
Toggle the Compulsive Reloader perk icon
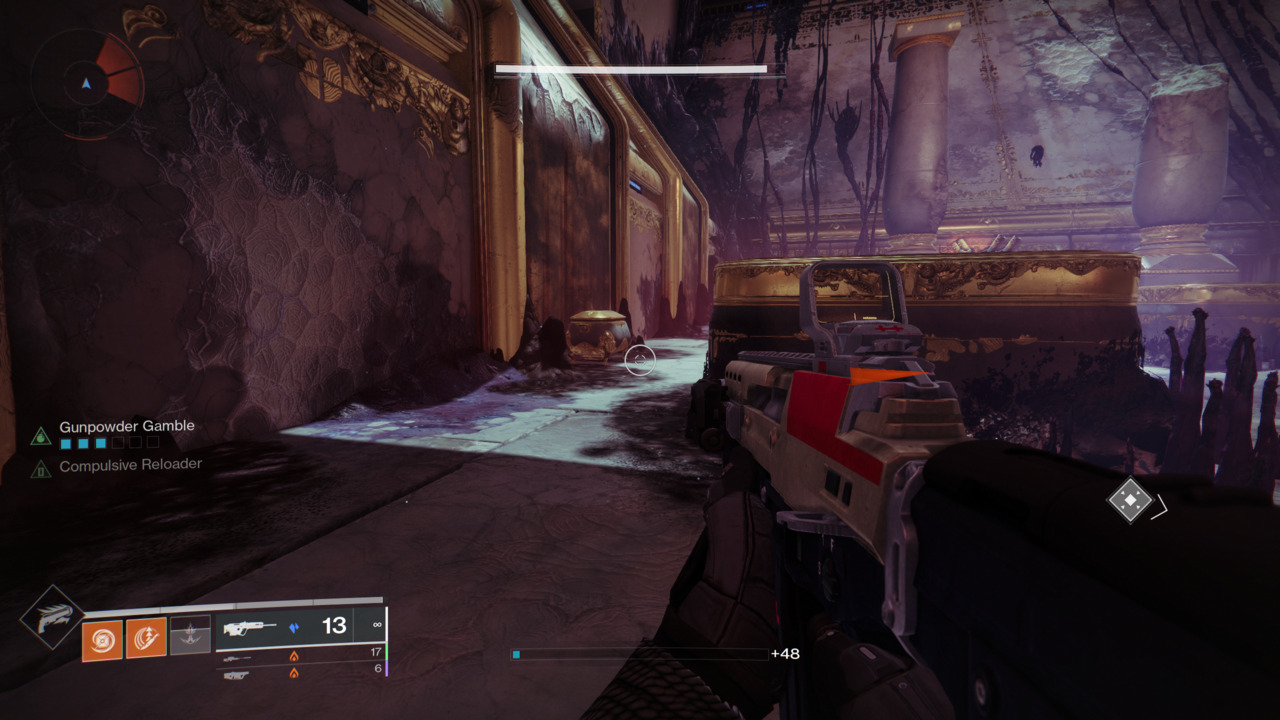coord(42,468)
